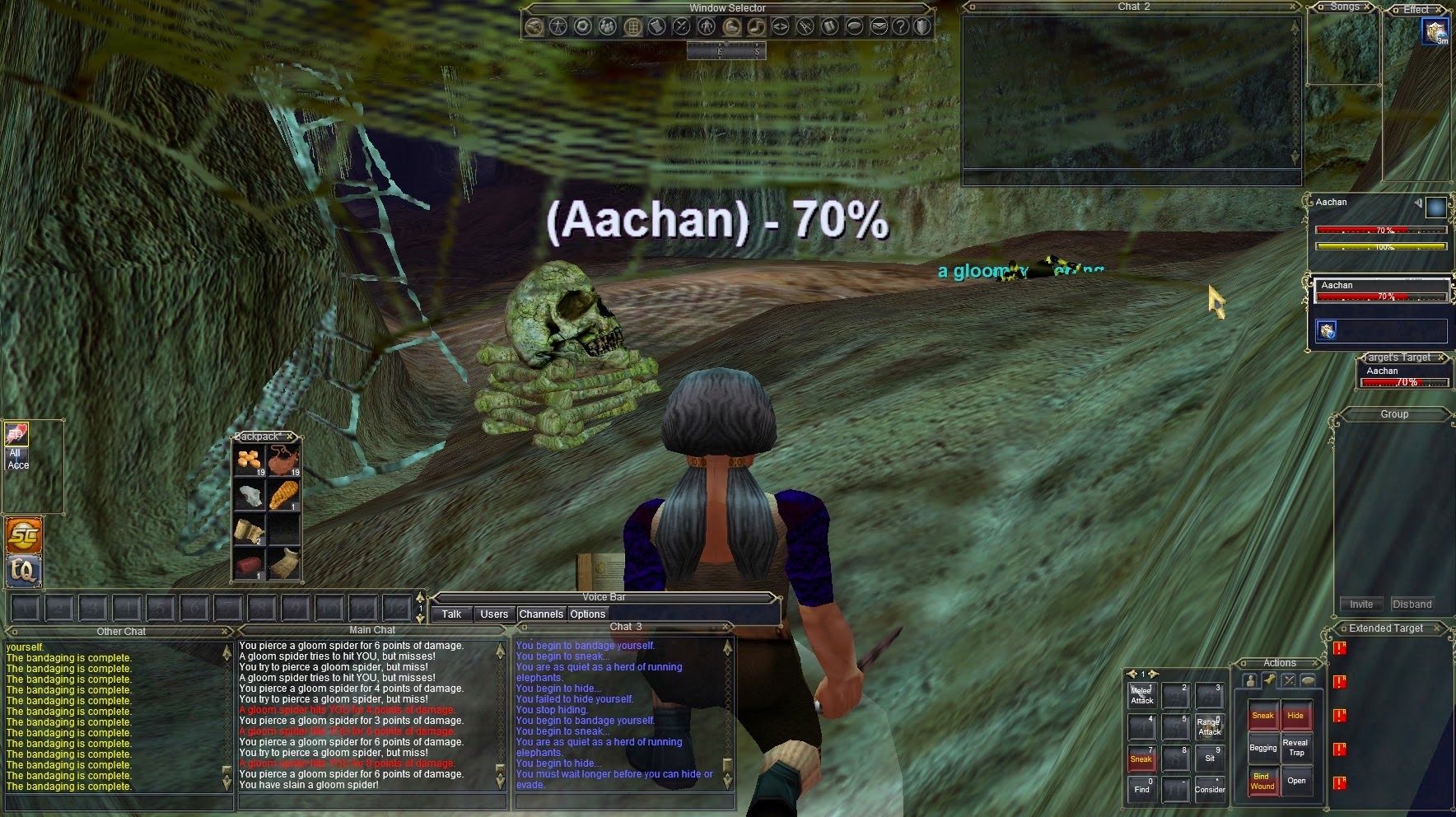Image resolution: width=1456 pixels, height=817 pixels.
Task: Click the Begging skill button
Action: click(1262, 748)
